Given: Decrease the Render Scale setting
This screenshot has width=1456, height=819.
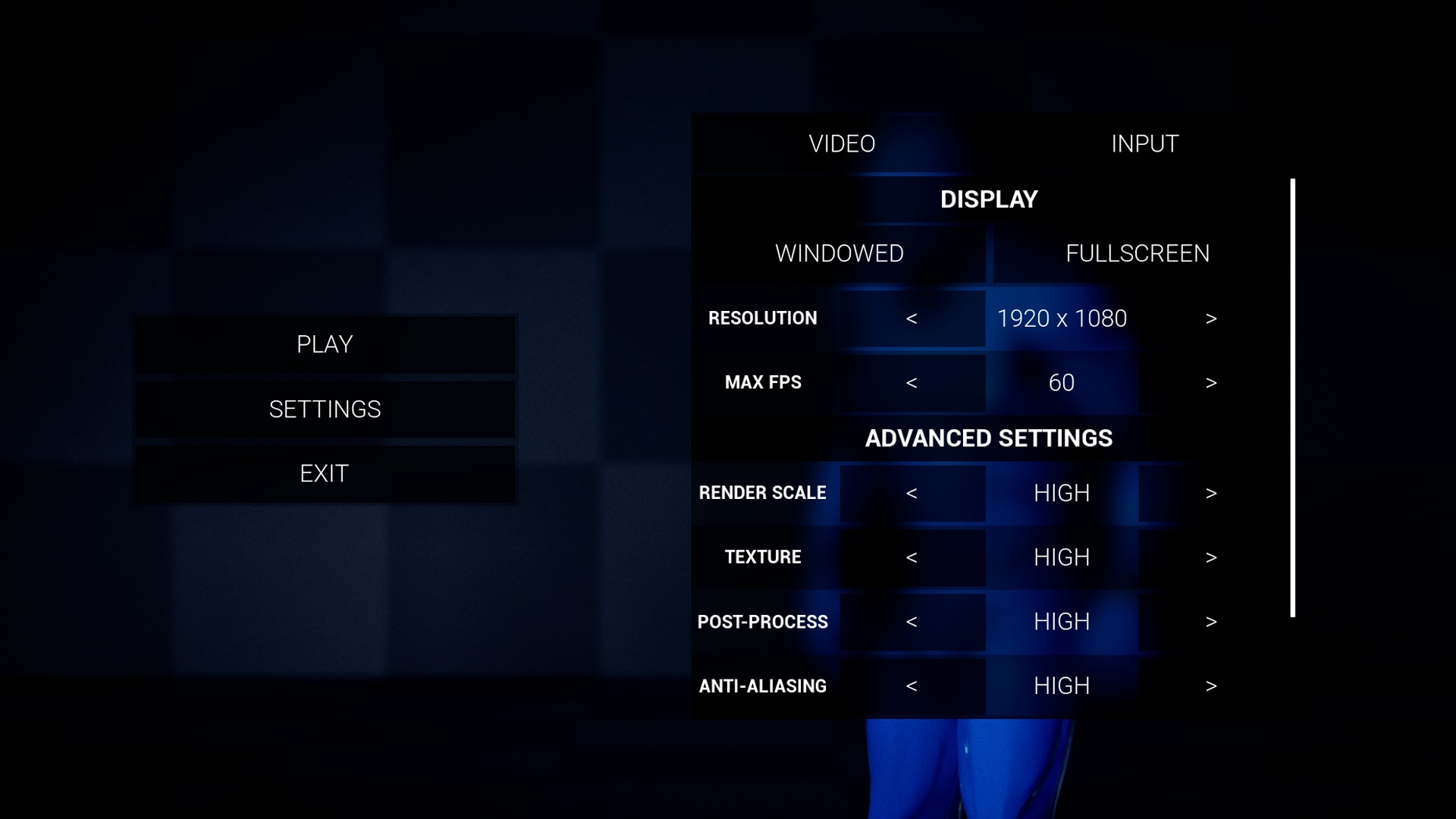Looking at the screenshot, I should click(x=912, y=493).
